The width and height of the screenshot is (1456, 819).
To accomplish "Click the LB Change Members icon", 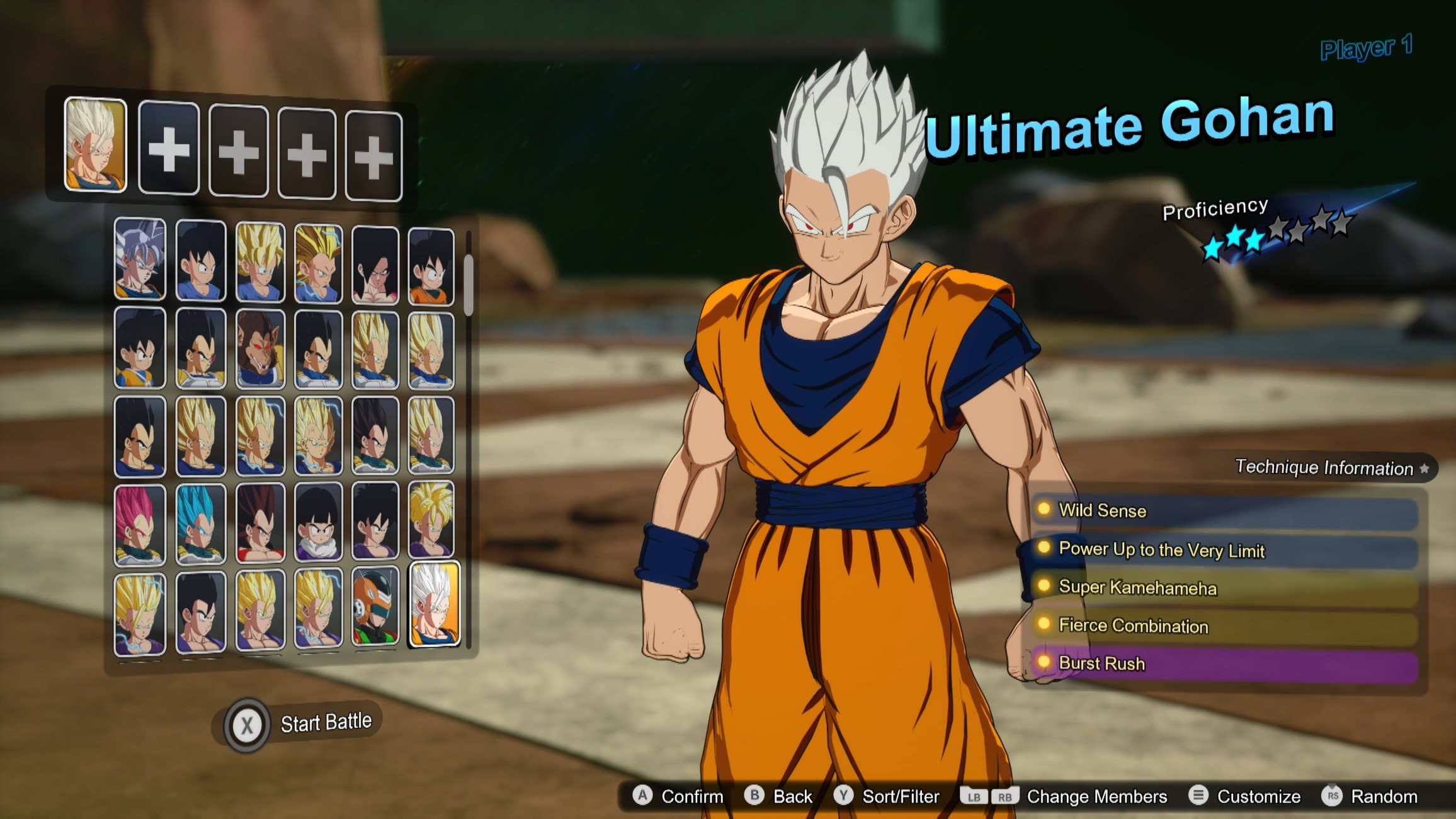I will click(x=974, y=796).
